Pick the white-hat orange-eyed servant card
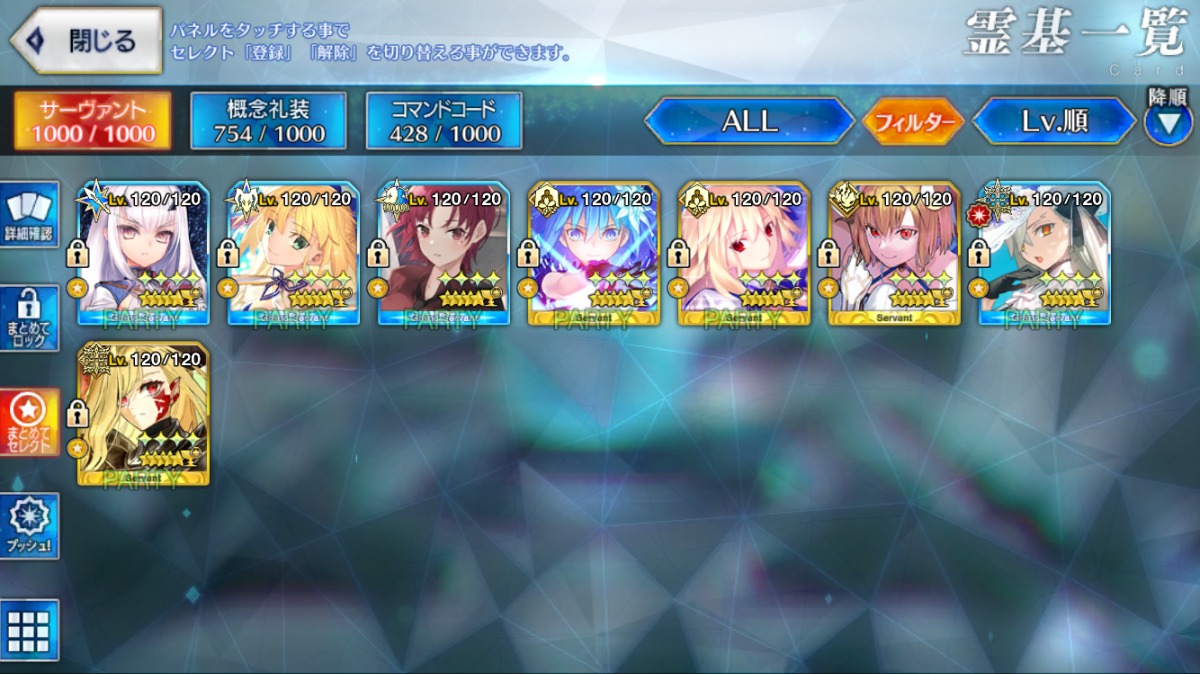The image size is (1200, 674). 1044,253
